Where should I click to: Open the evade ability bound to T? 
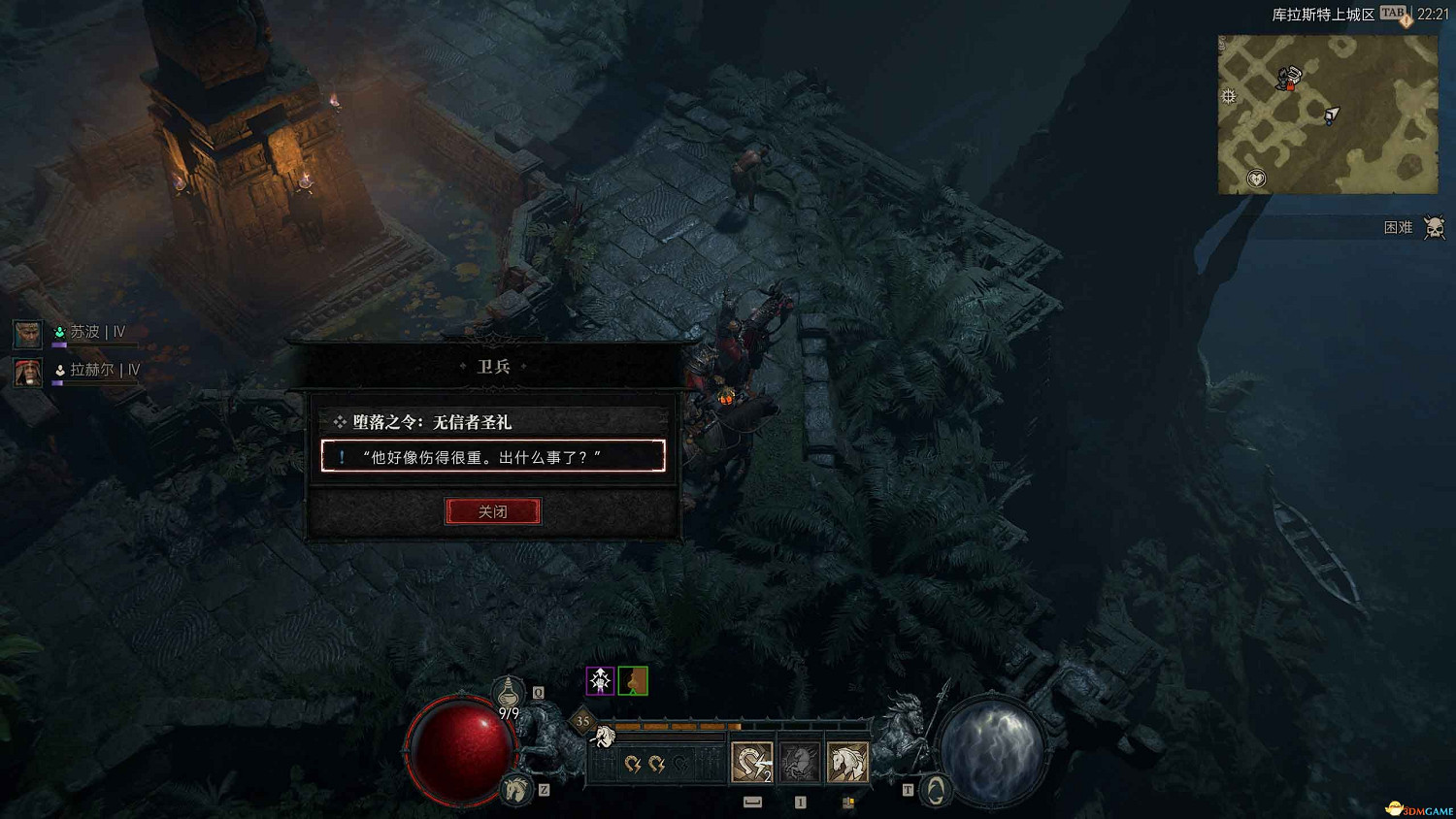[x=934, y=791]
